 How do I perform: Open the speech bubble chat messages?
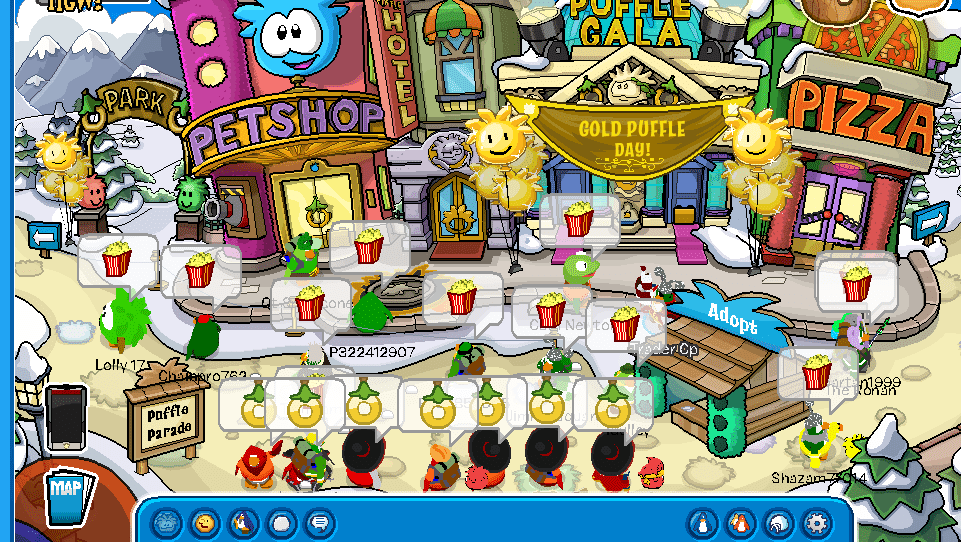319,523
